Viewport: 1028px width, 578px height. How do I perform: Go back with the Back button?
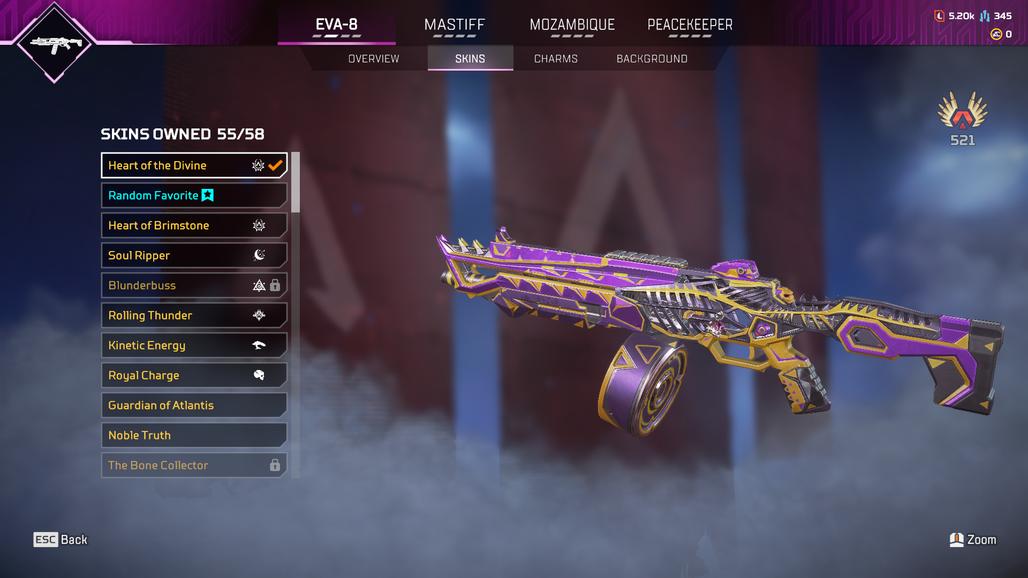pyautogui.click(x=61, y=540)
